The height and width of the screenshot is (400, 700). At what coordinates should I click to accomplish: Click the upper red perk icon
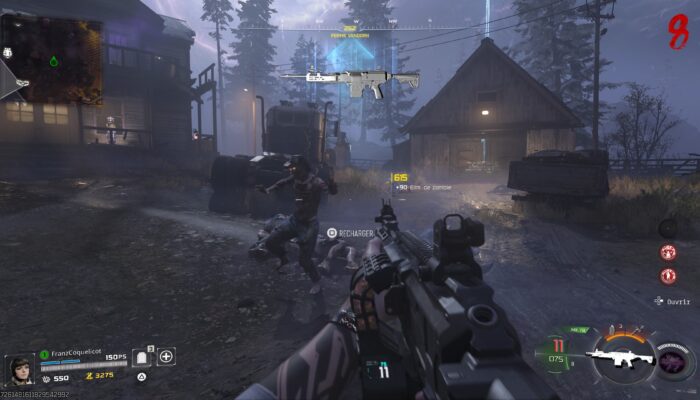[668, 253]
